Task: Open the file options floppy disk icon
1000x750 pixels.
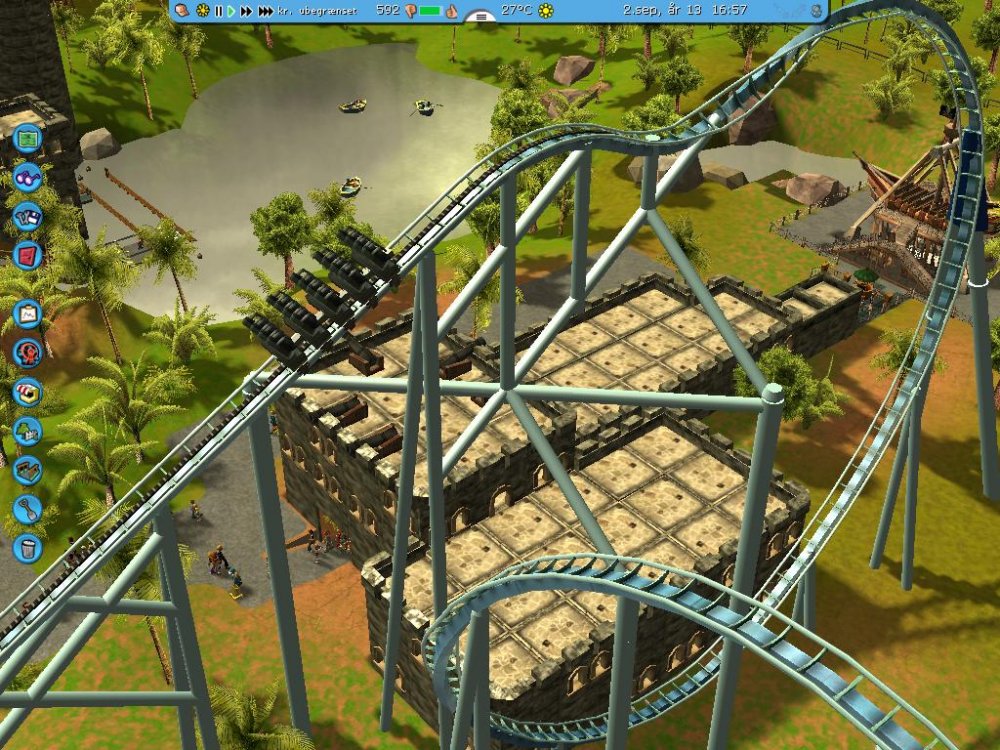Action: [x=27, y=216]
